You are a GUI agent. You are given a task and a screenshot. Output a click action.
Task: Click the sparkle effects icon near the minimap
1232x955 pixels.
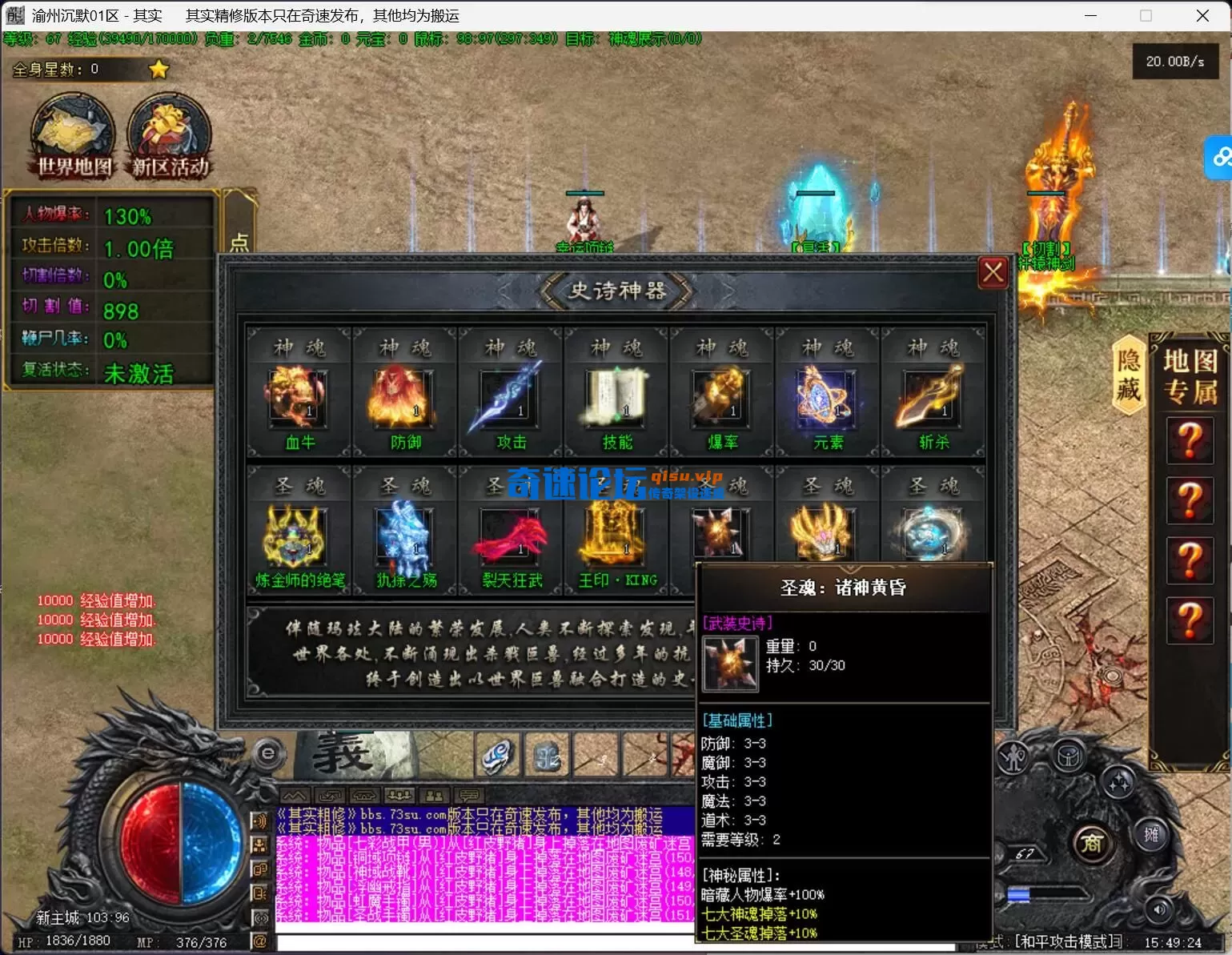[1118, 782]
